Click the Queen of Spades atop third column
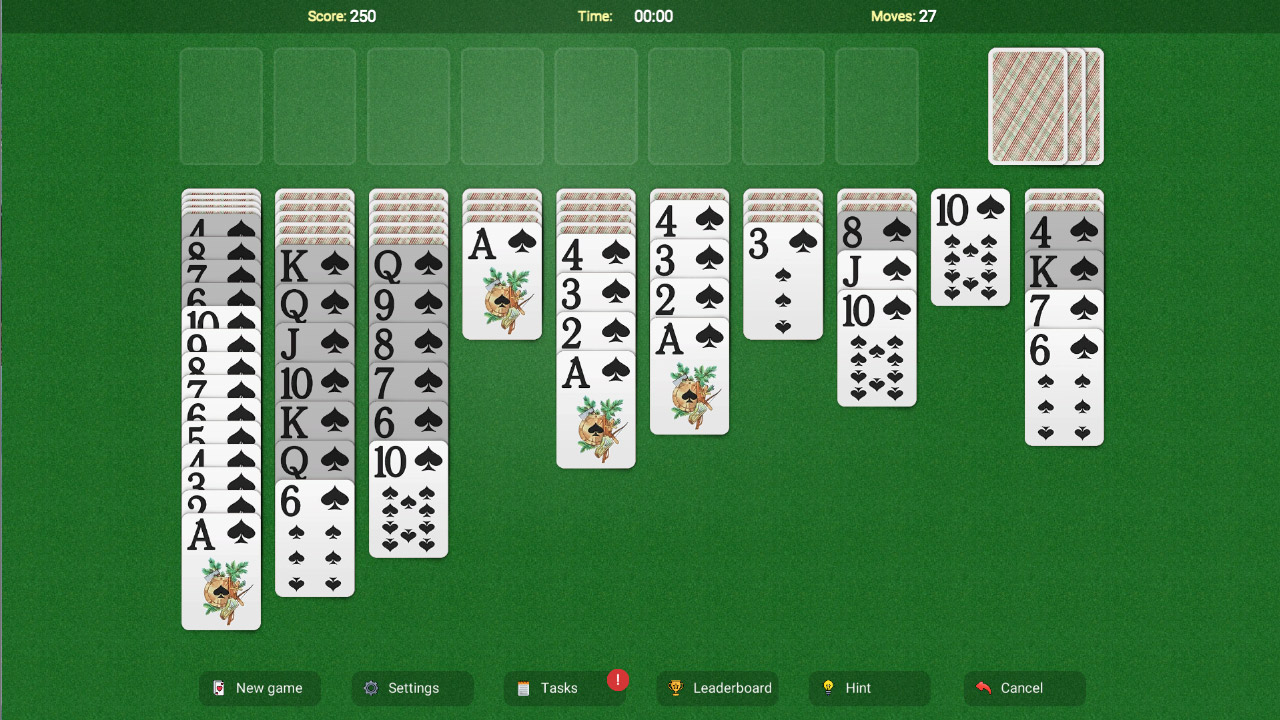1280x720 pixels. point(408,266)
